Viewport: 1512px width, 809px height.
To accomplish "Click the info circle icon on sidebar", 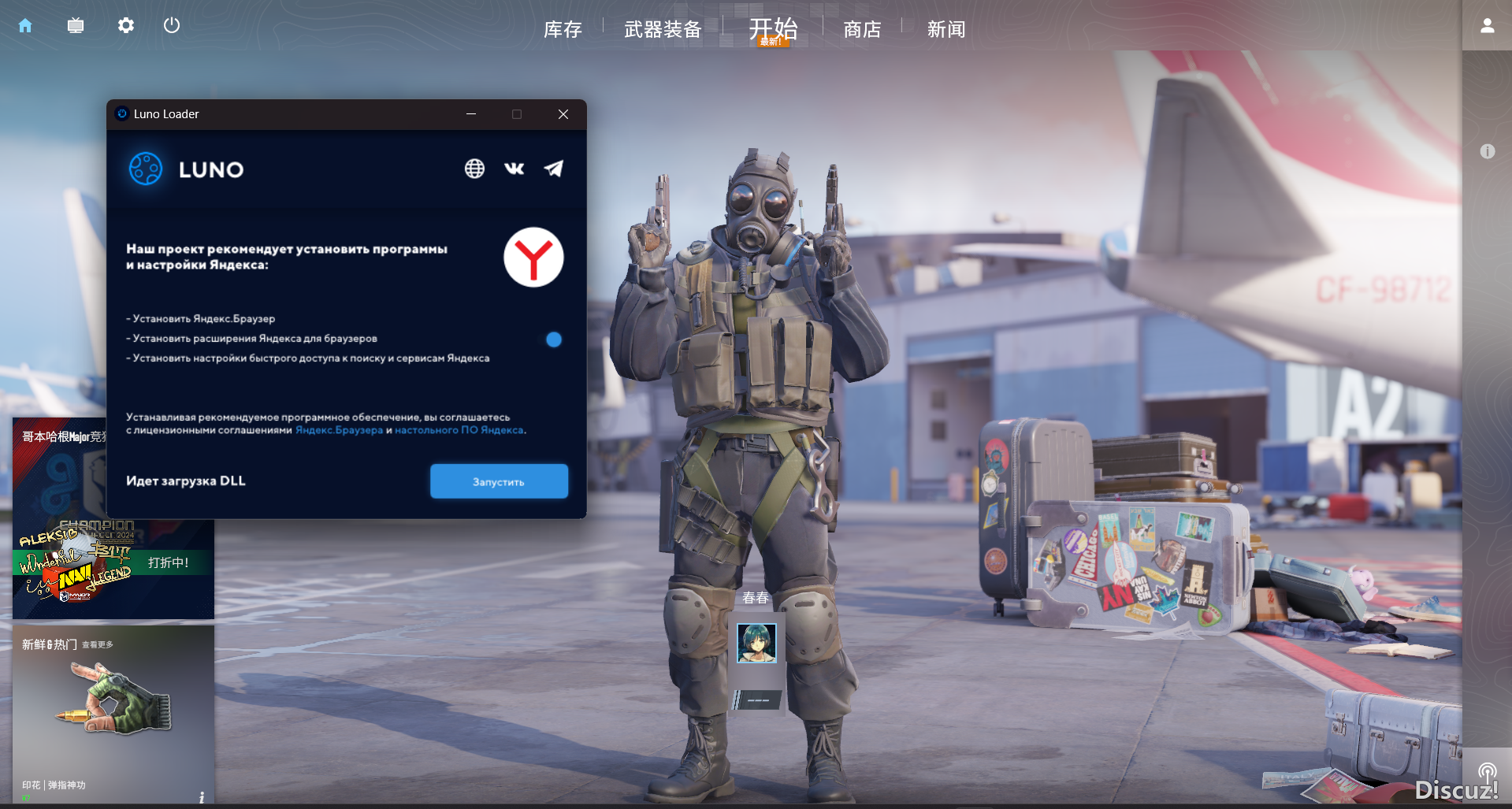I will pyautogui.click(x=1487, y=151).
